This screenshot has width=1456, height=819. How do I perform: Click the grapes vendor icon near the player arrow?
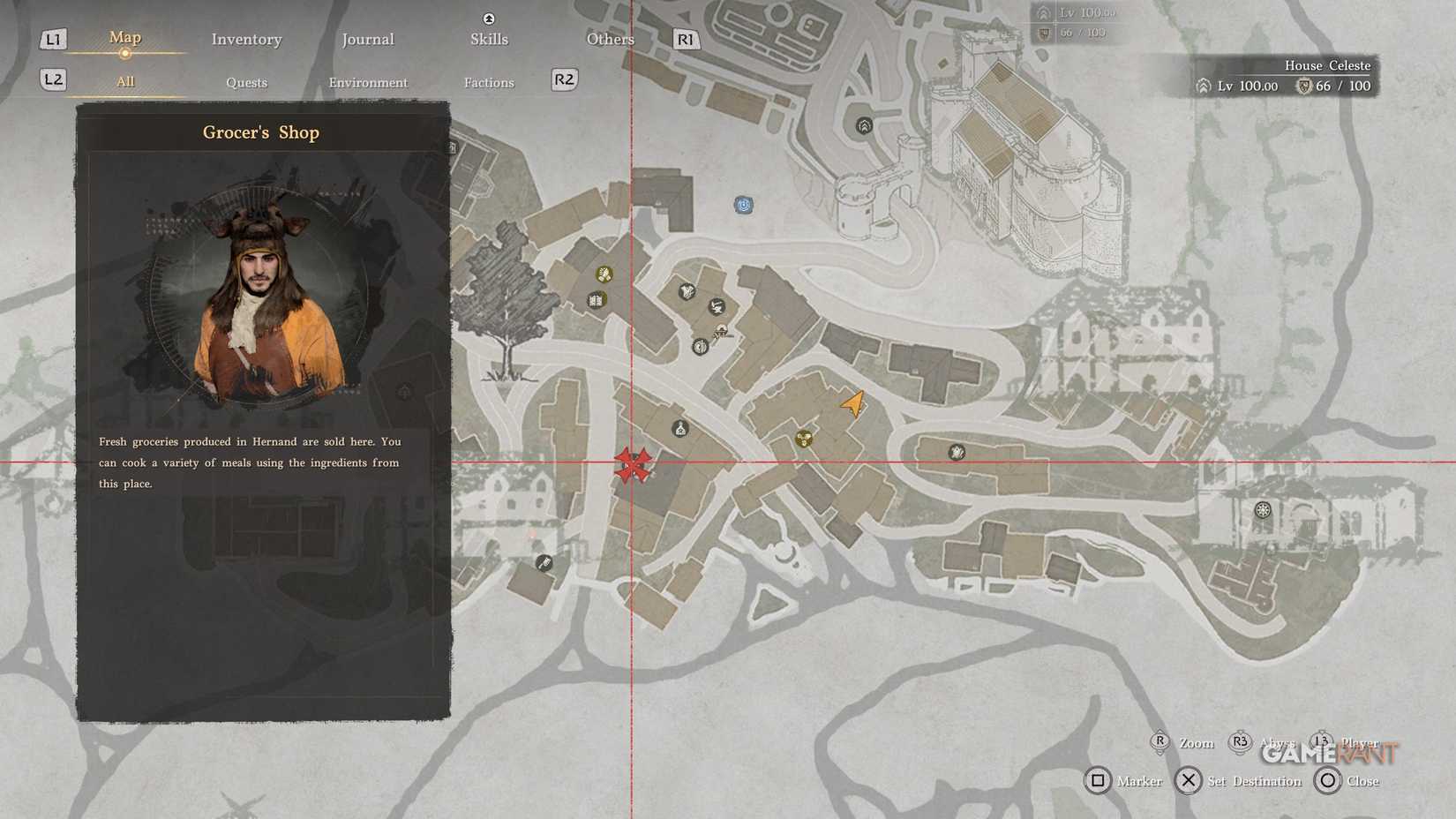[805, 438]
